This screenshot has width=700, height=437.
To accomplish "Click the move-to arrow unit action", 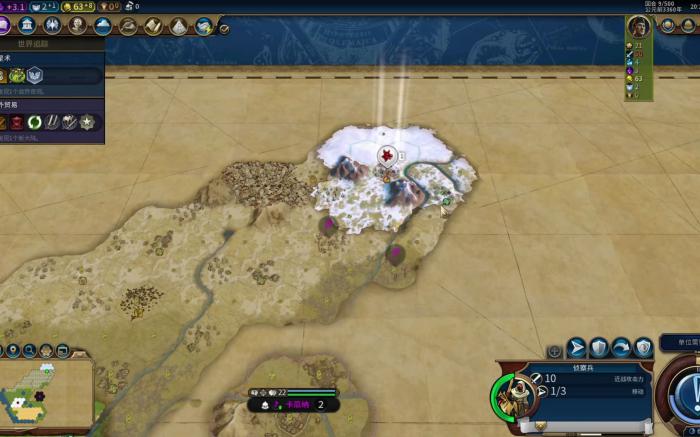I will pos(577,348).
